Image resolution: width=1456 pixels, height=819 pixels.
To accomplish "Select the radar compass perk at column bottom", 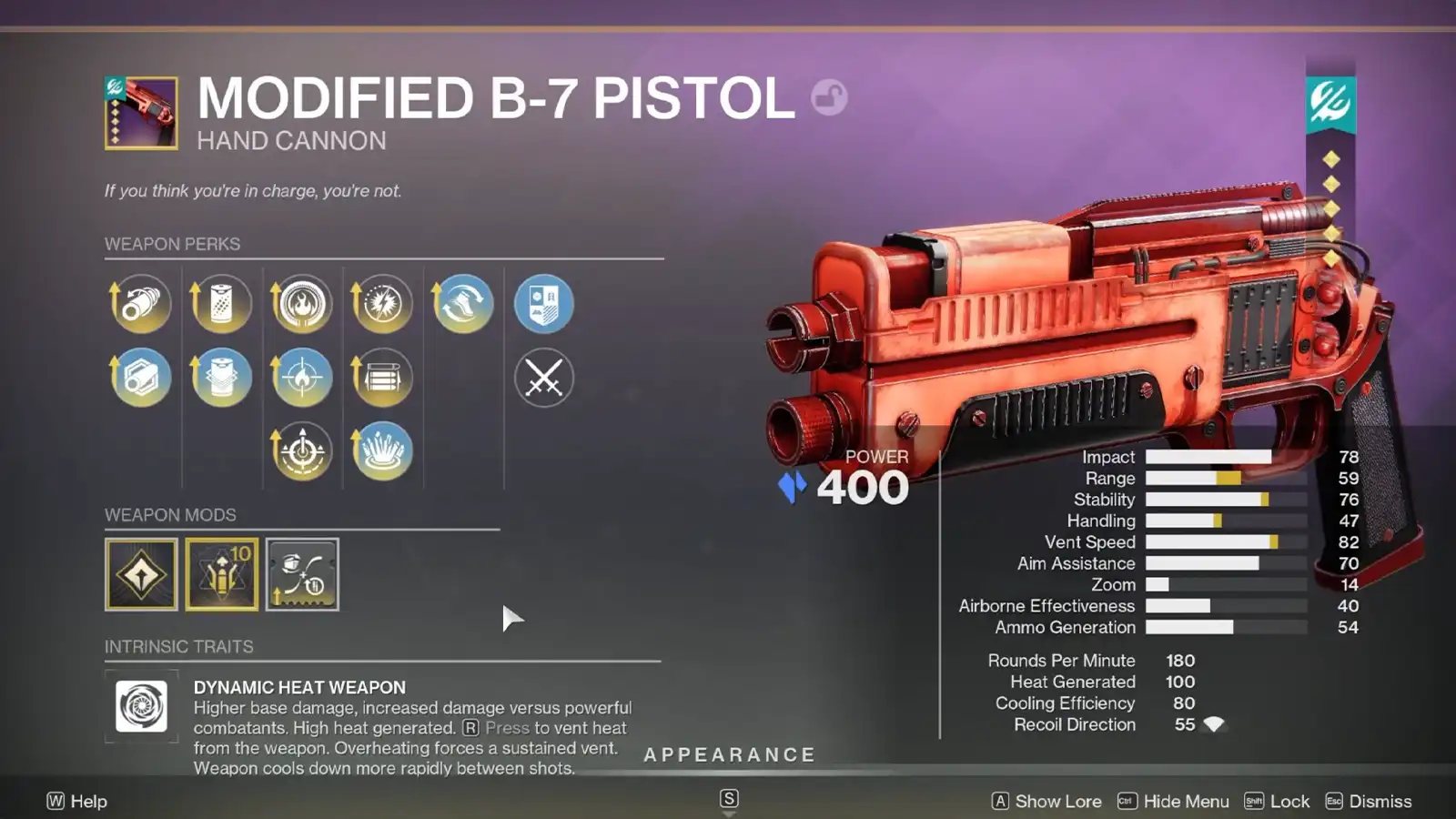I will point(302,450).
